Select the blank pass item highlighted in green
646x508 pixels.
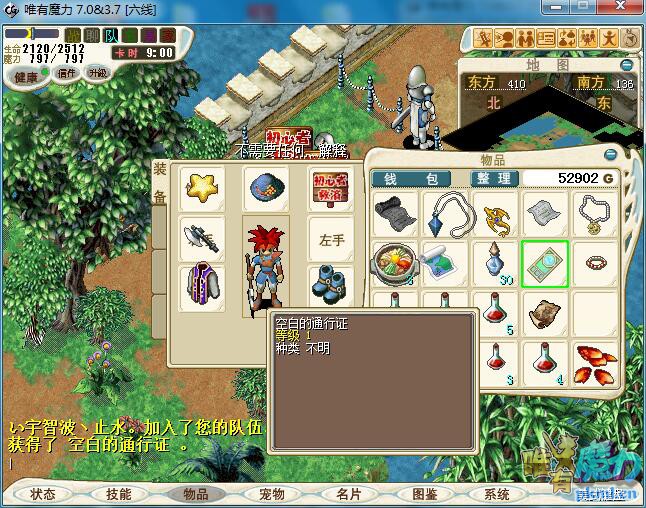tap(545, 264)
